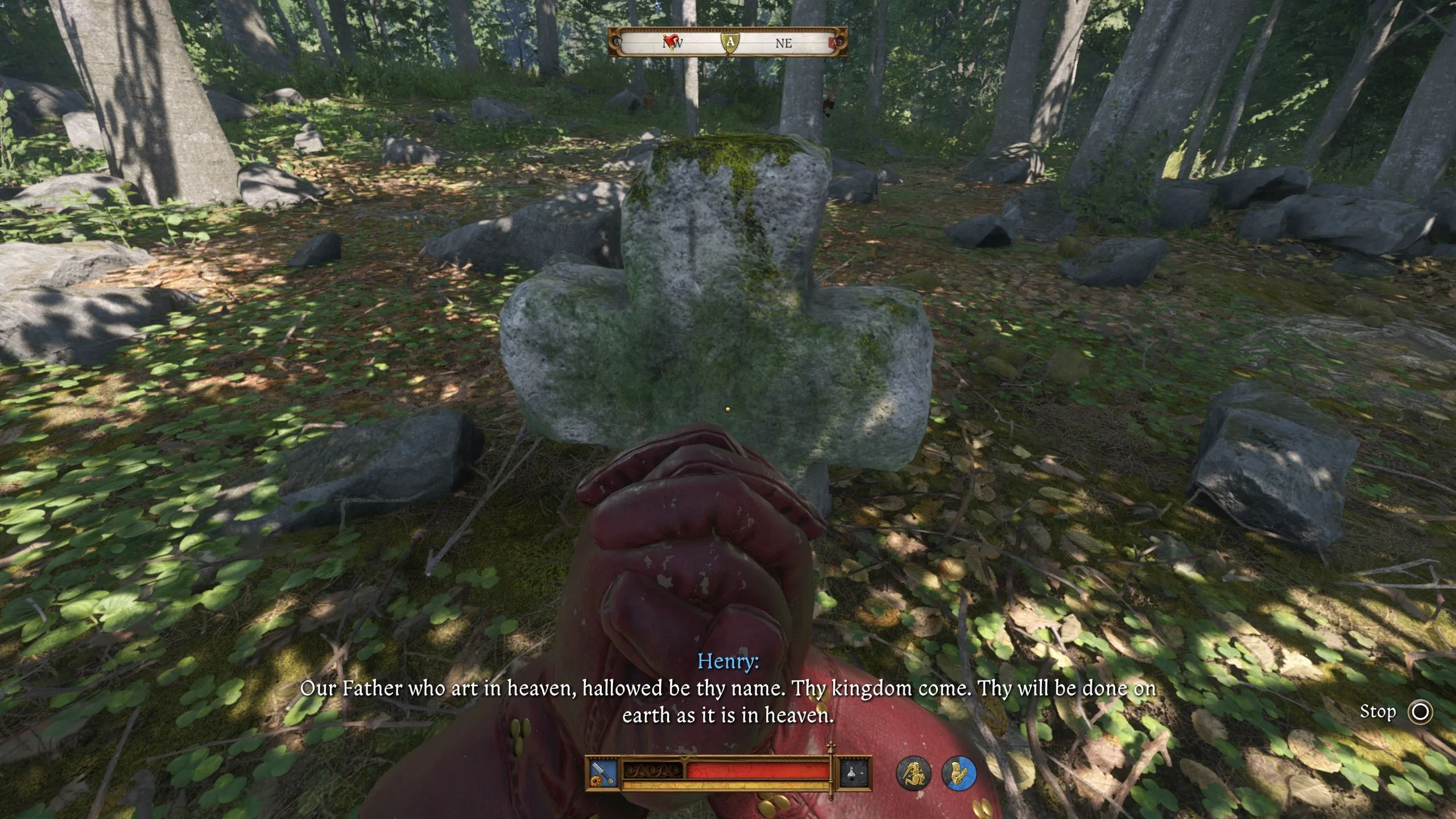
Task: Click the red flag marker on compass
Action: [672, 41]
